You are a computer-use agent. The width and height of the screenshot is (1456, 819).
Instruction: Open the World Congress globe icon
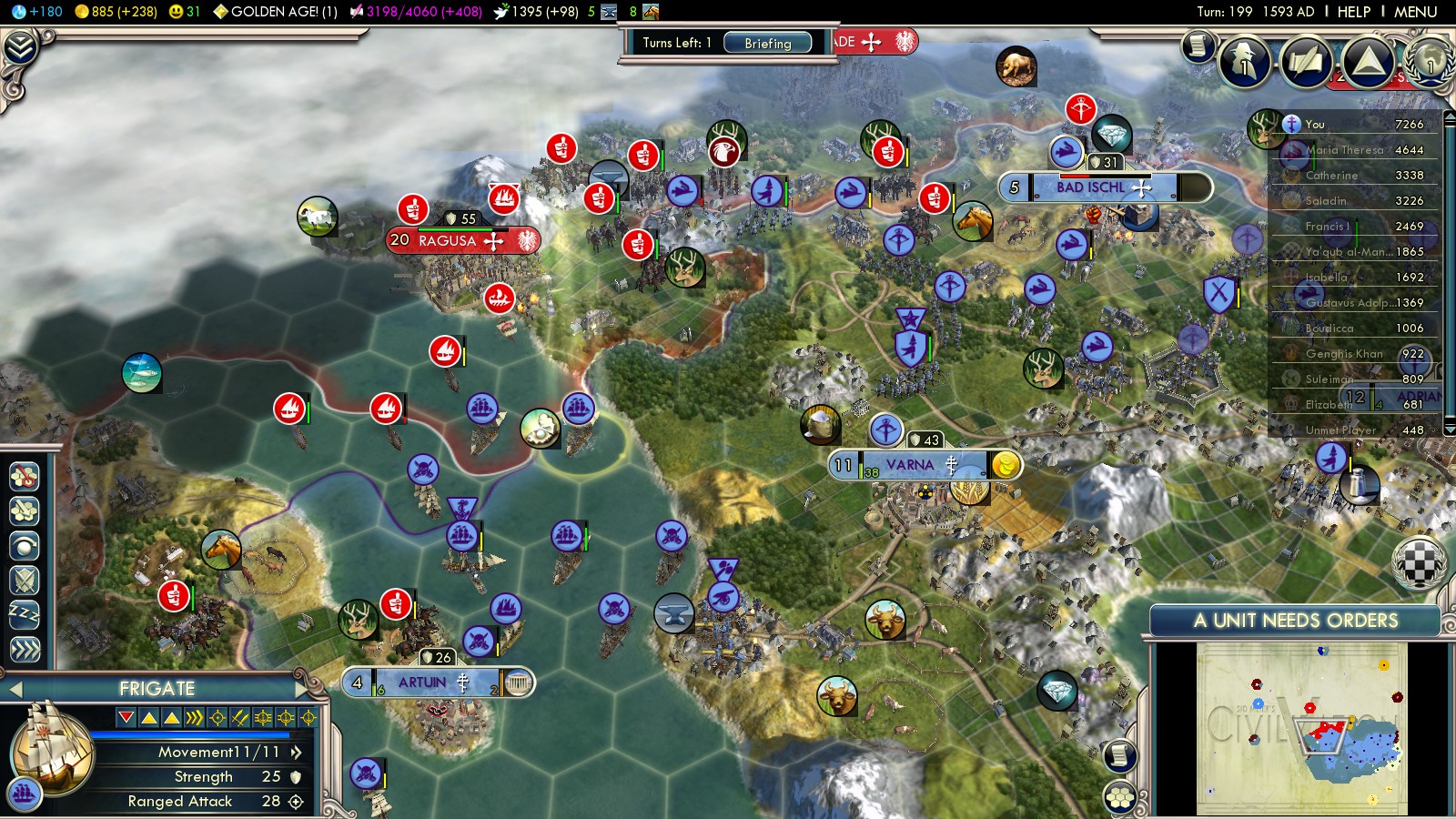coord(1430,60)
